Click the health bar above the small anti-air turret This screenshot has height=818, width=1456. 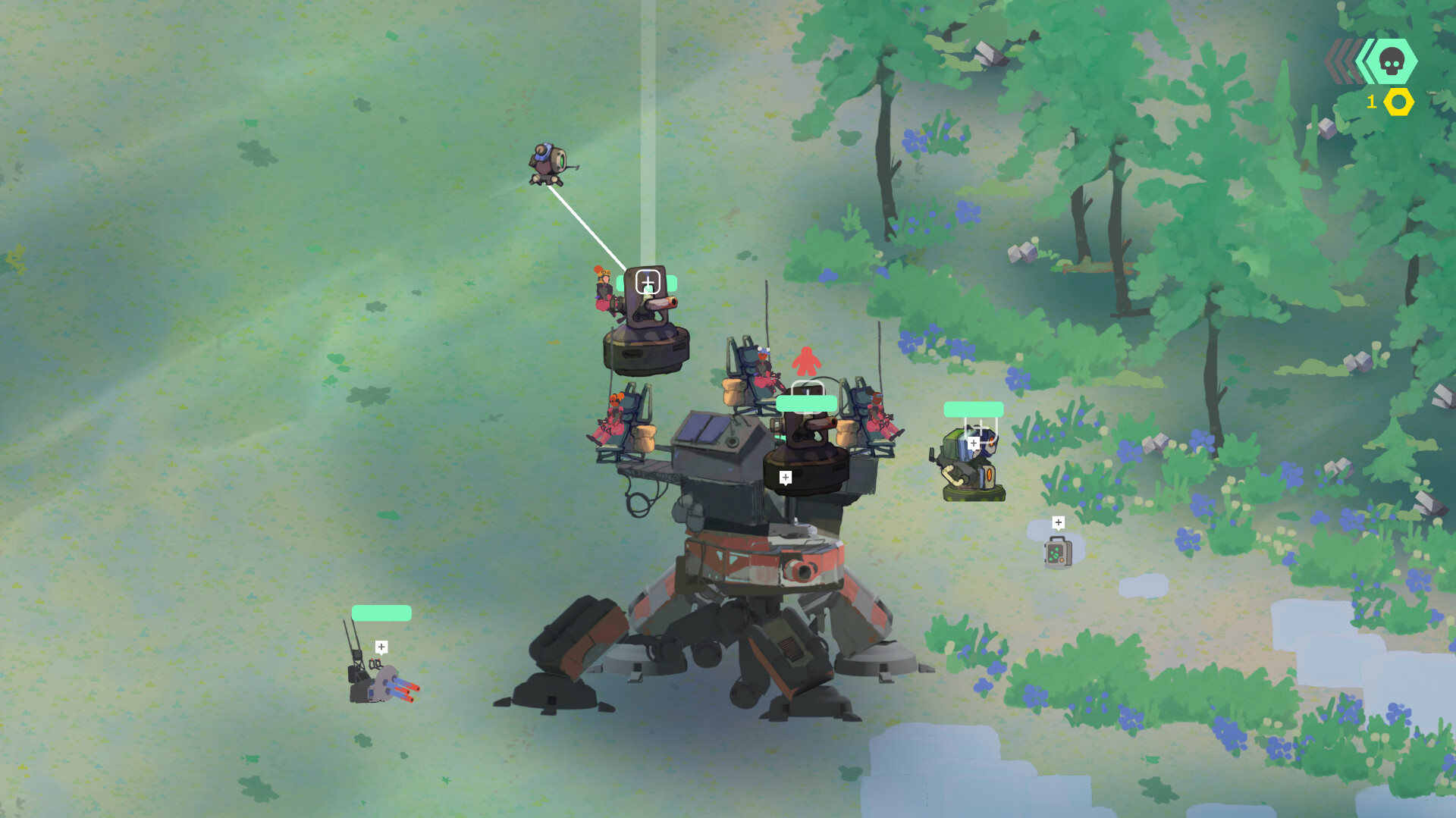pos(381,611)
